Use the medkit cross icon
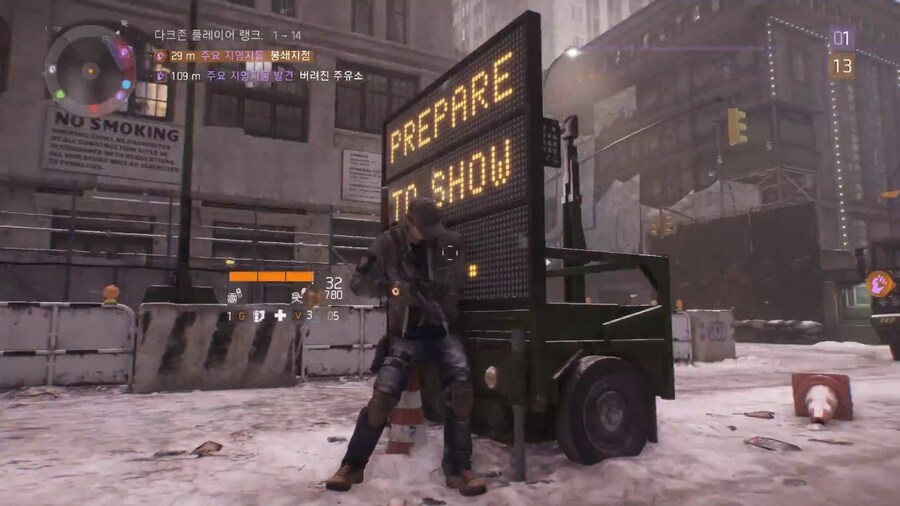The height and width of the screenshot is (506, 900). pyautogui.click(x=281, y=315)
